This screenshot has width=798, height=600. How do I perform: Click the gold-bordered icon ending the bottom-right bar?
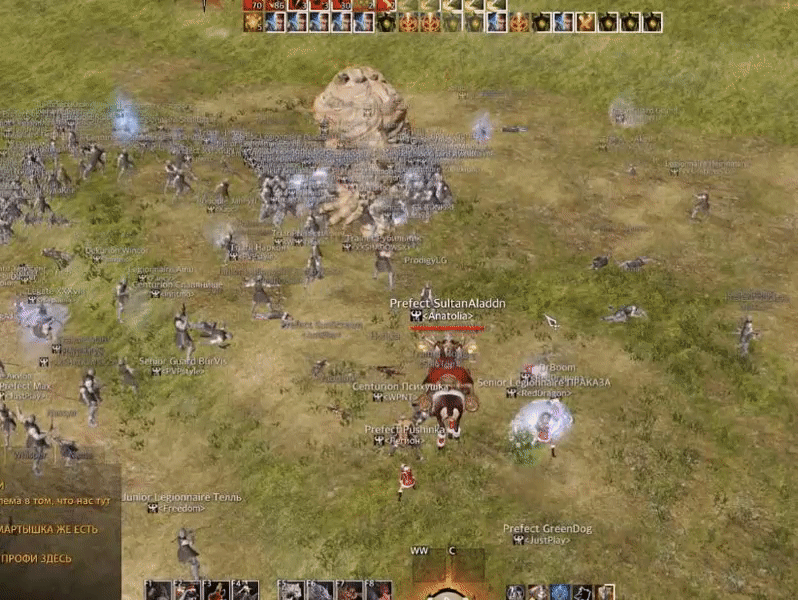[x=606, y=592]
